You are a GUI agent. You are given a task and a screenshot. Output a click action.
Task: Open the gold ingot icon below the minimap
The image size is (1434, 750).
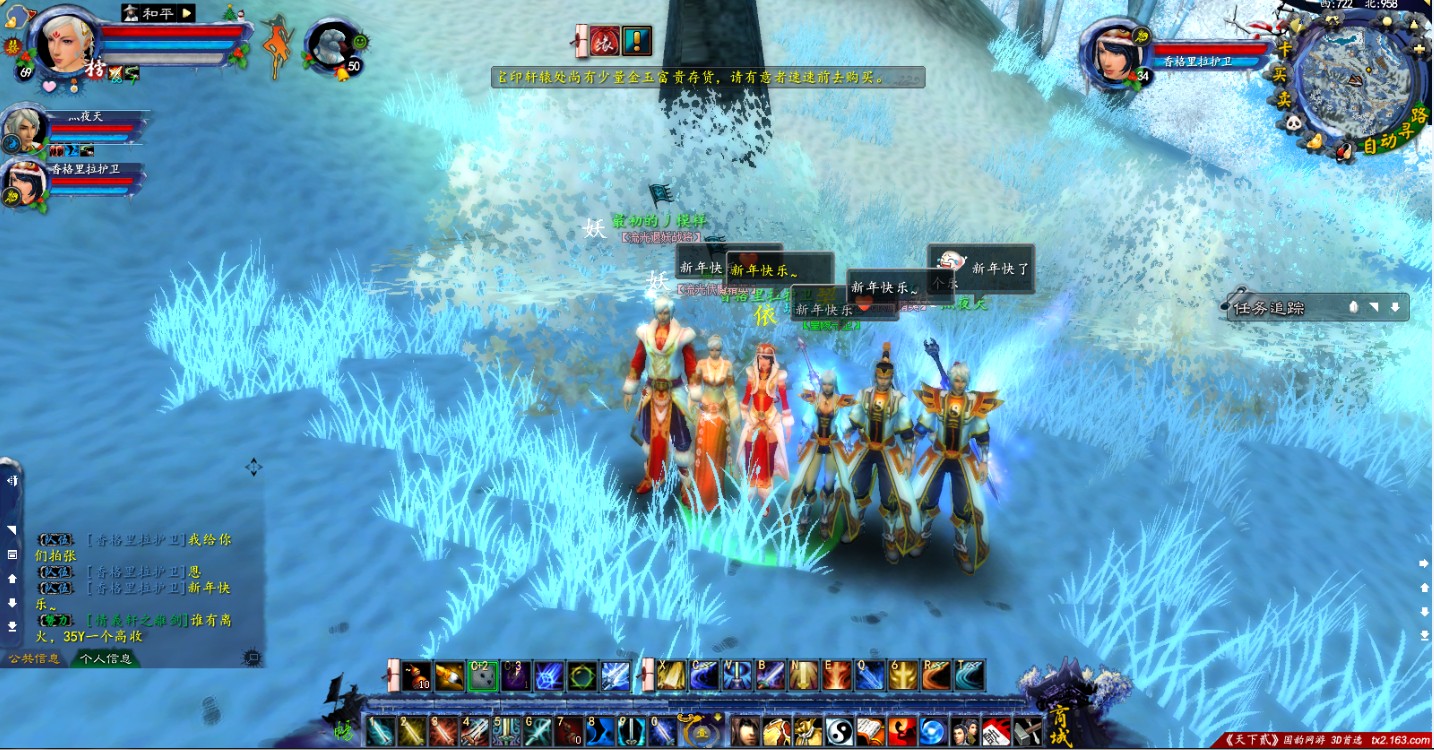pos(1315,142)
